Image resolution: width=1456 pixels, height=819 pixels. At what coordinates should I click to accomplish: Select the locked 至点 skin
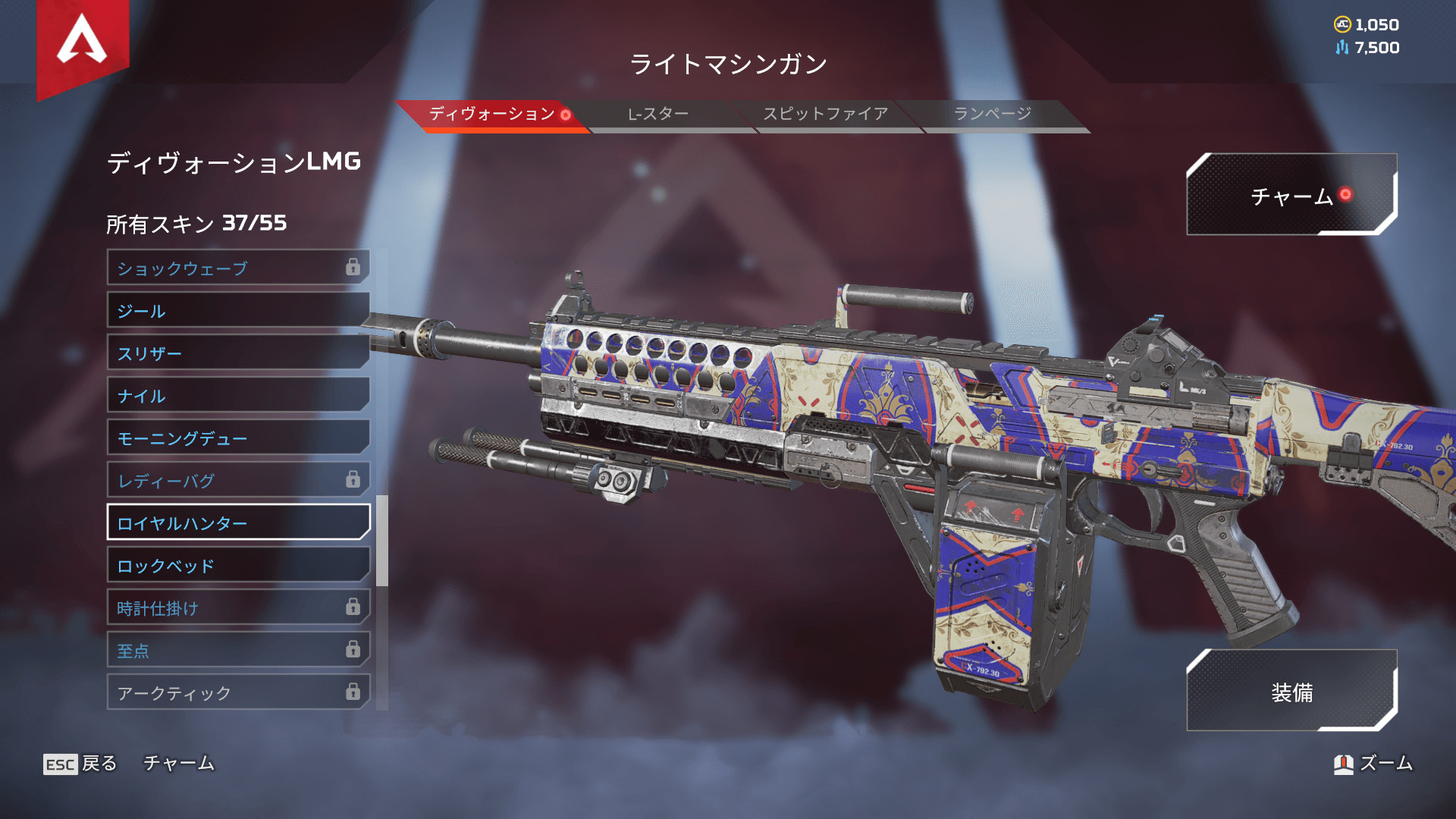(x=238, y=650)
